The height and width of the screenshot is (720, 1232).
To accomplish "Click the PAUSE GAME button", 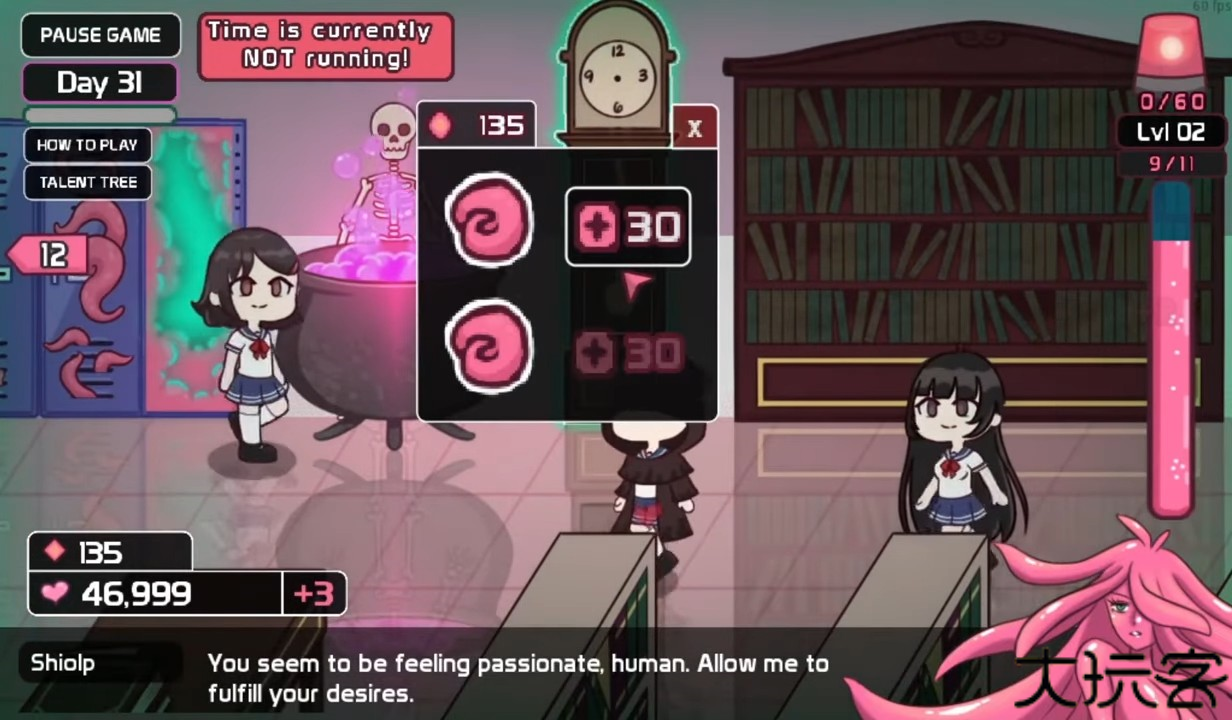I will [100, 35].
